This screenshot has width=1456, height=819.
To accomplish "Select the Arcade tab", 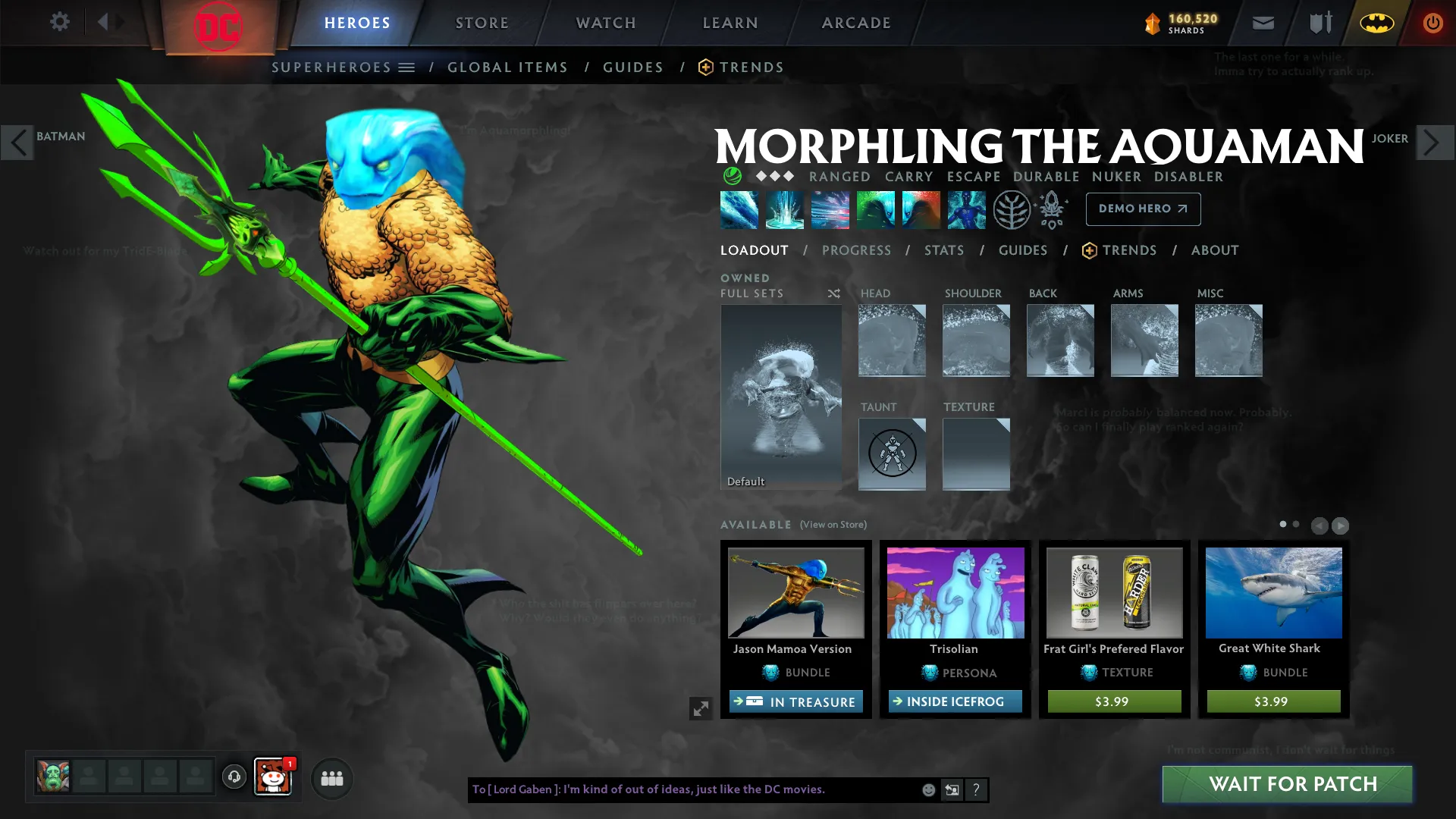I will click(x=856, y=23).
